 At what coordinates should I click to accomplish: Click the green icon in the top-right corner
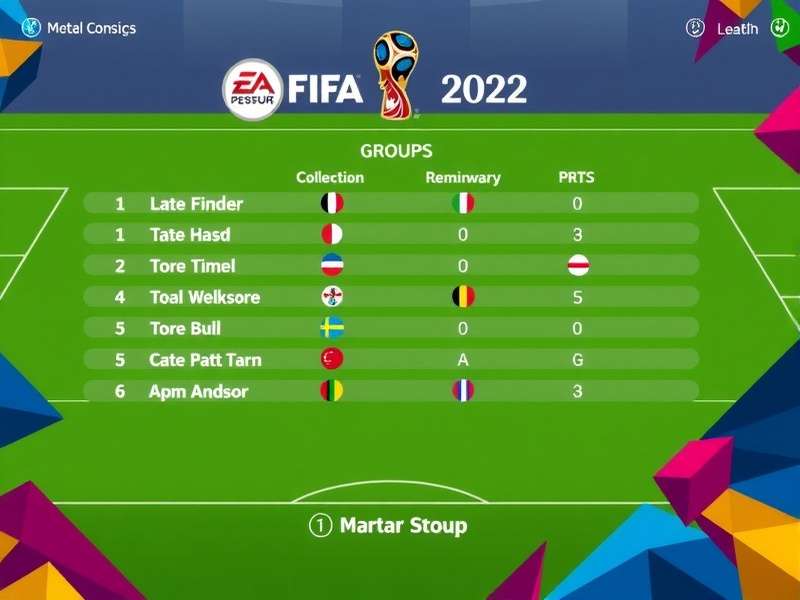[x=780, y=28]
